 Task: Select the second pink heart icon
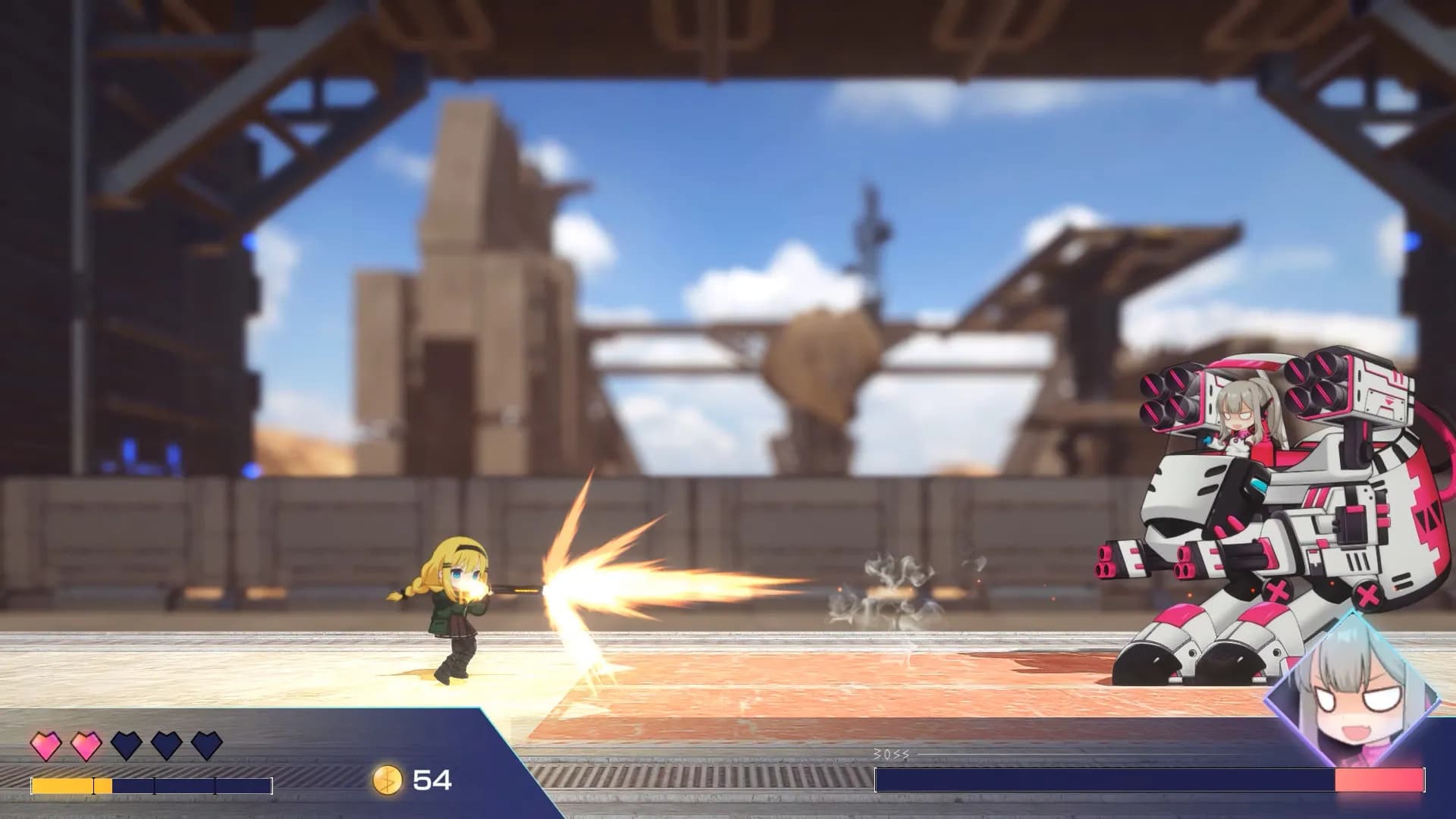(83, 746)
